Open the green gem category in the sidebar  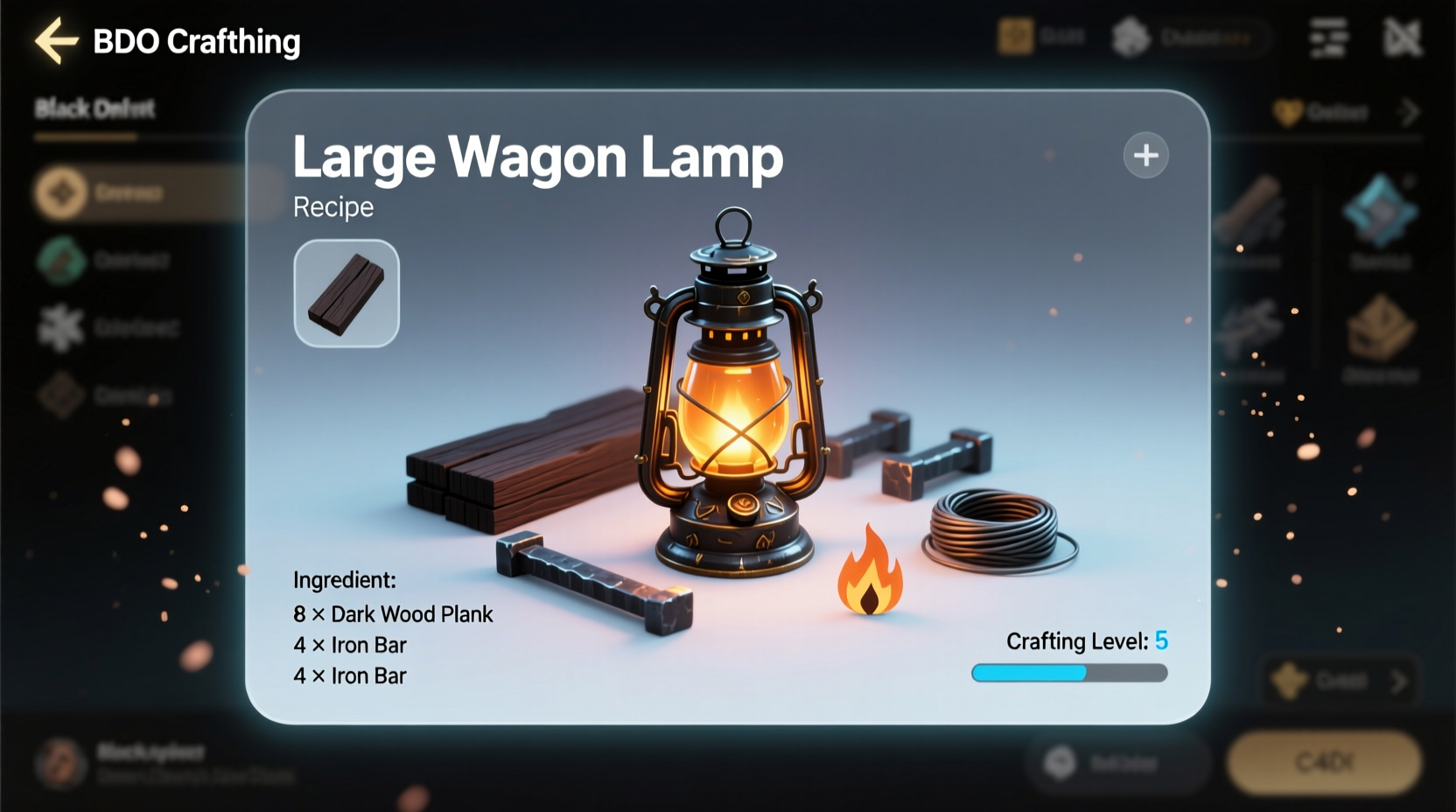coord(59,259)
